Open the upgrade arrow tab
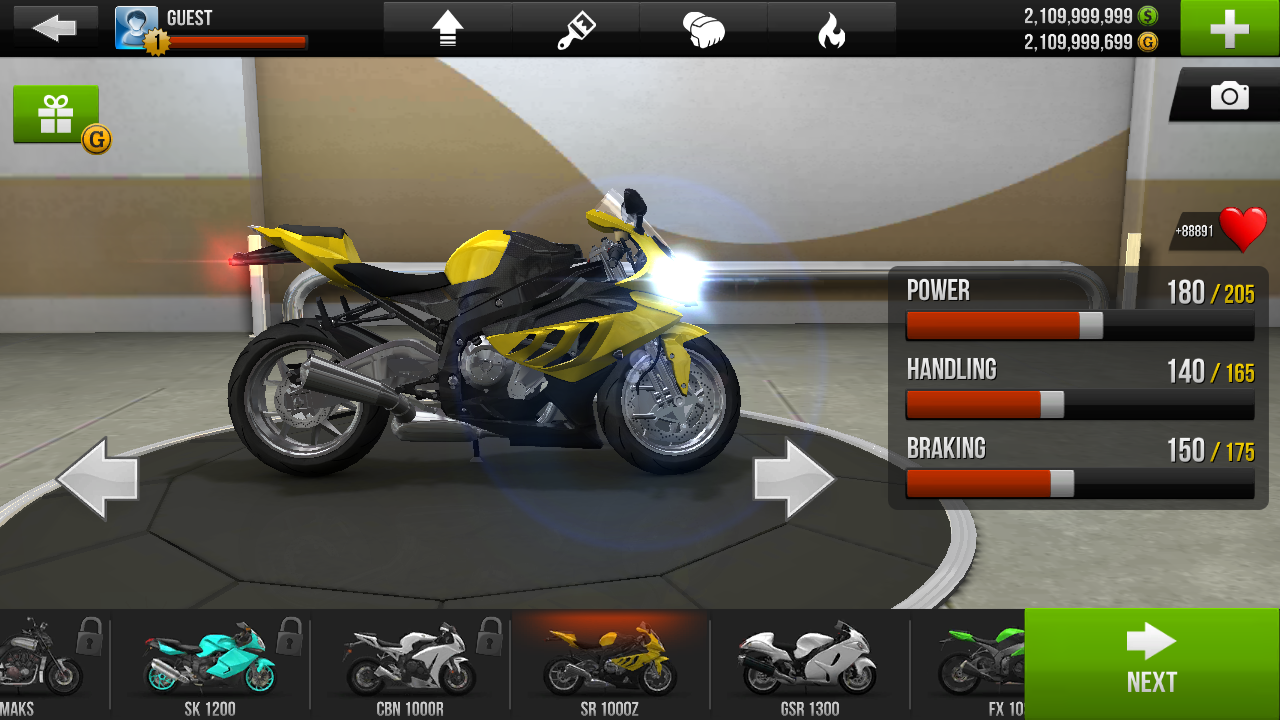 click(x=448, y=29)
